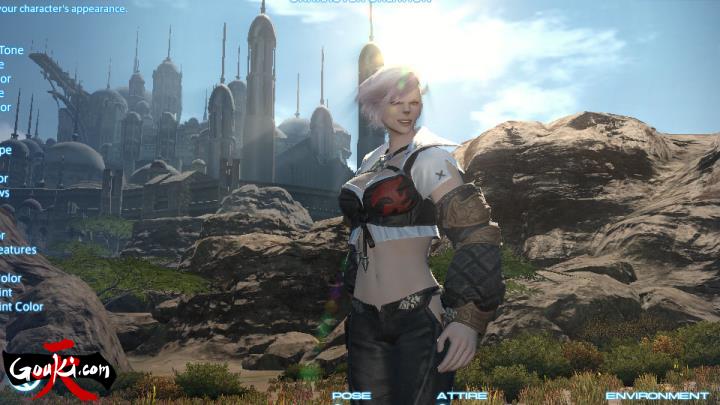
Task: Open the Pose option
Action: (351, 396)
